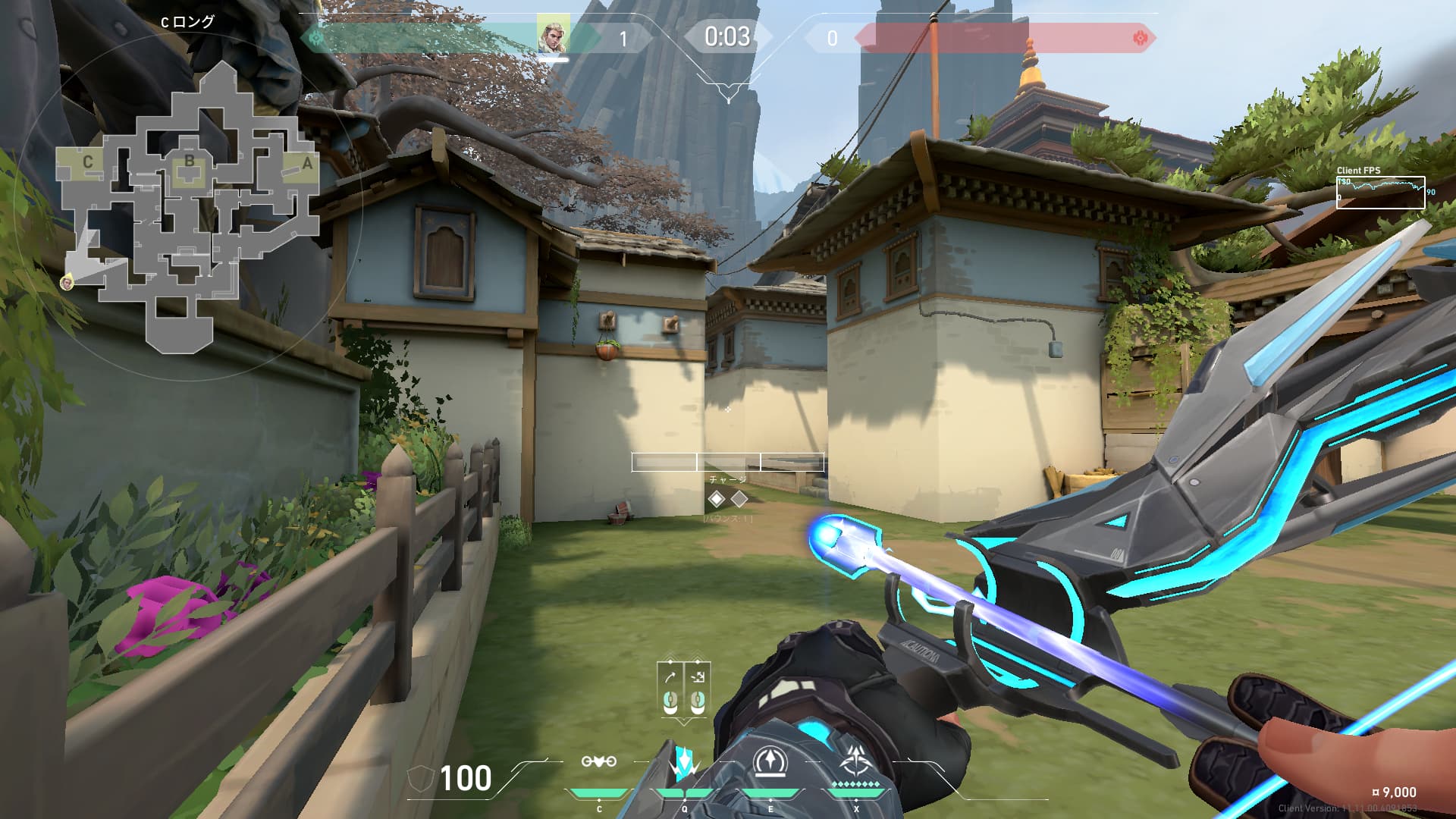Select the Owl Drone ability icon
The height and width of the screenshot is (819, 1456).
tap(598, 763)
